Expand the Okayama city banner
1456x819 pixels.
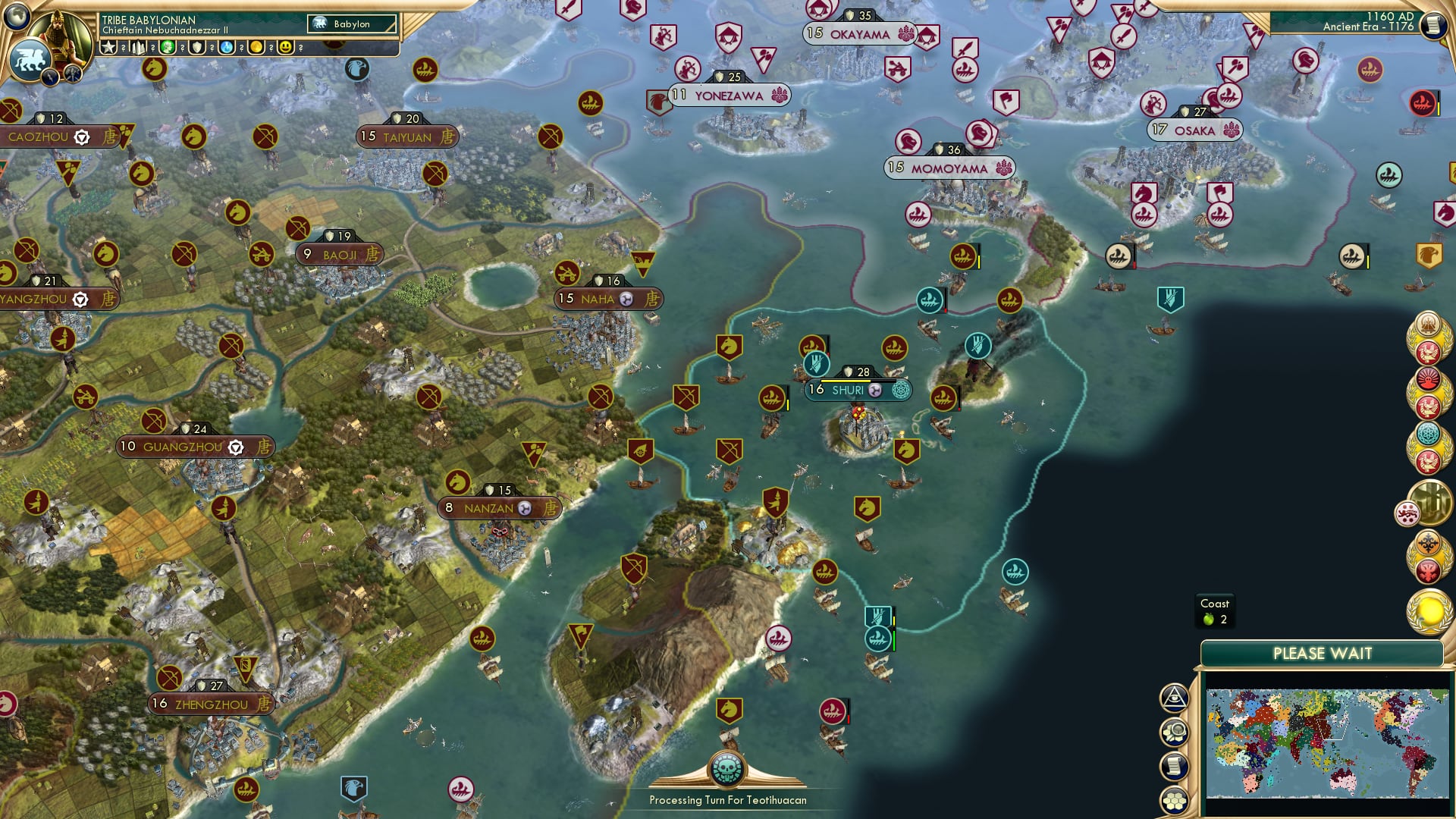[x=861, y=34]
